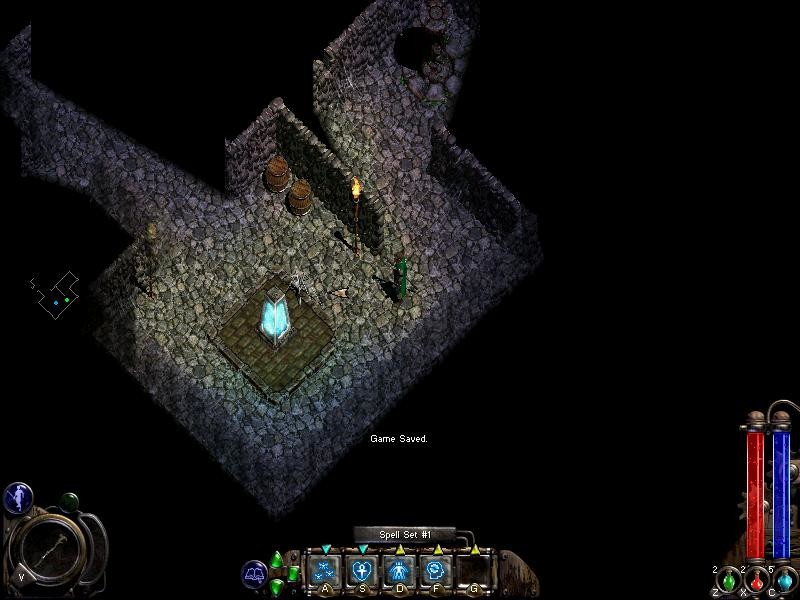Use the head with brain spell

436,571
